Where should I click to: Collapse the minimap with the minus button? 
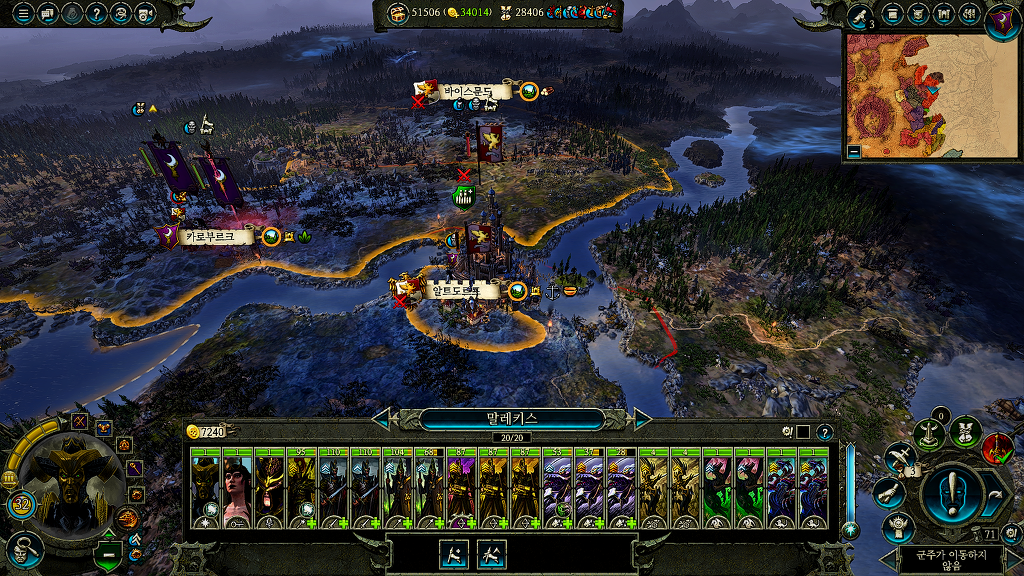click(x=853, y=152)
